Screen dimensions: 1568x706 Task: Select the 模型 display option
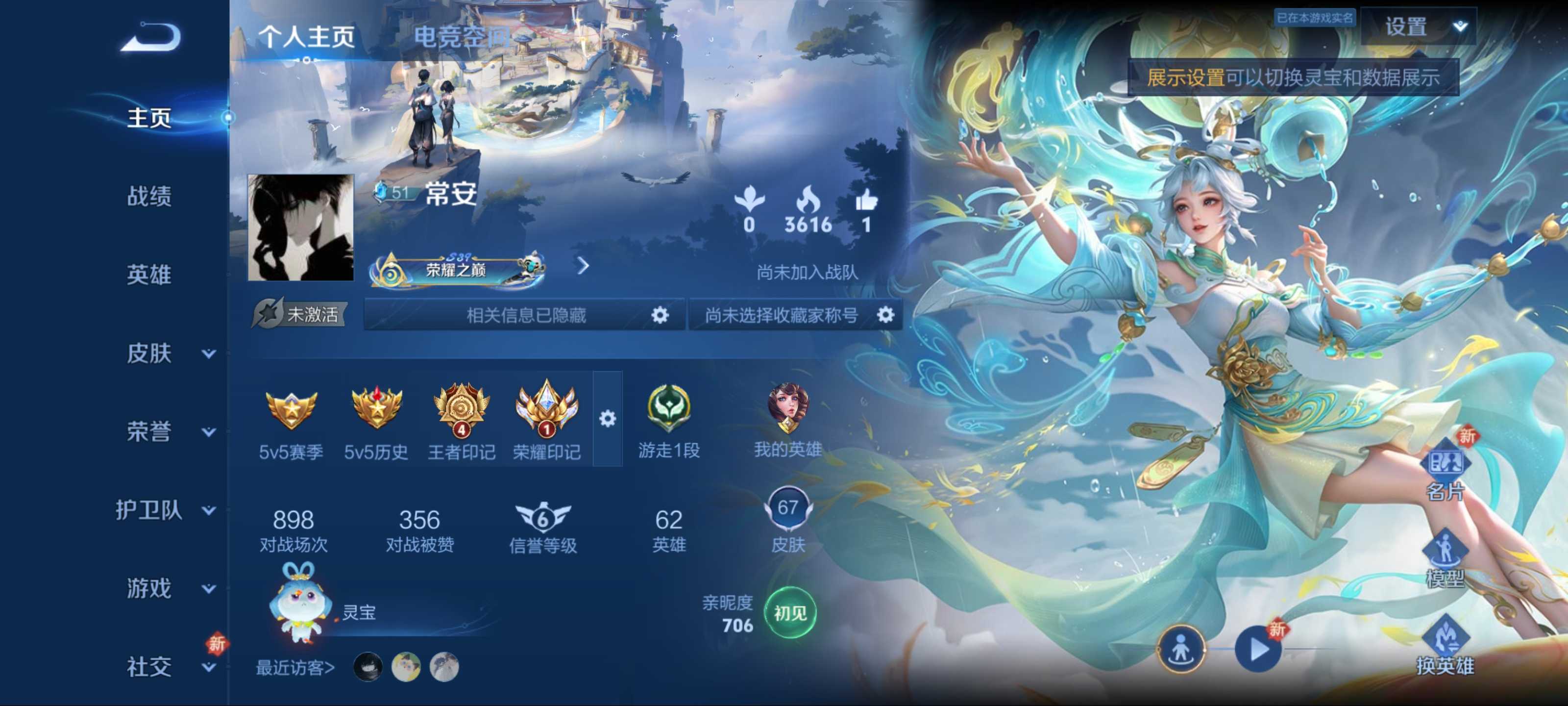(1445, 558)
